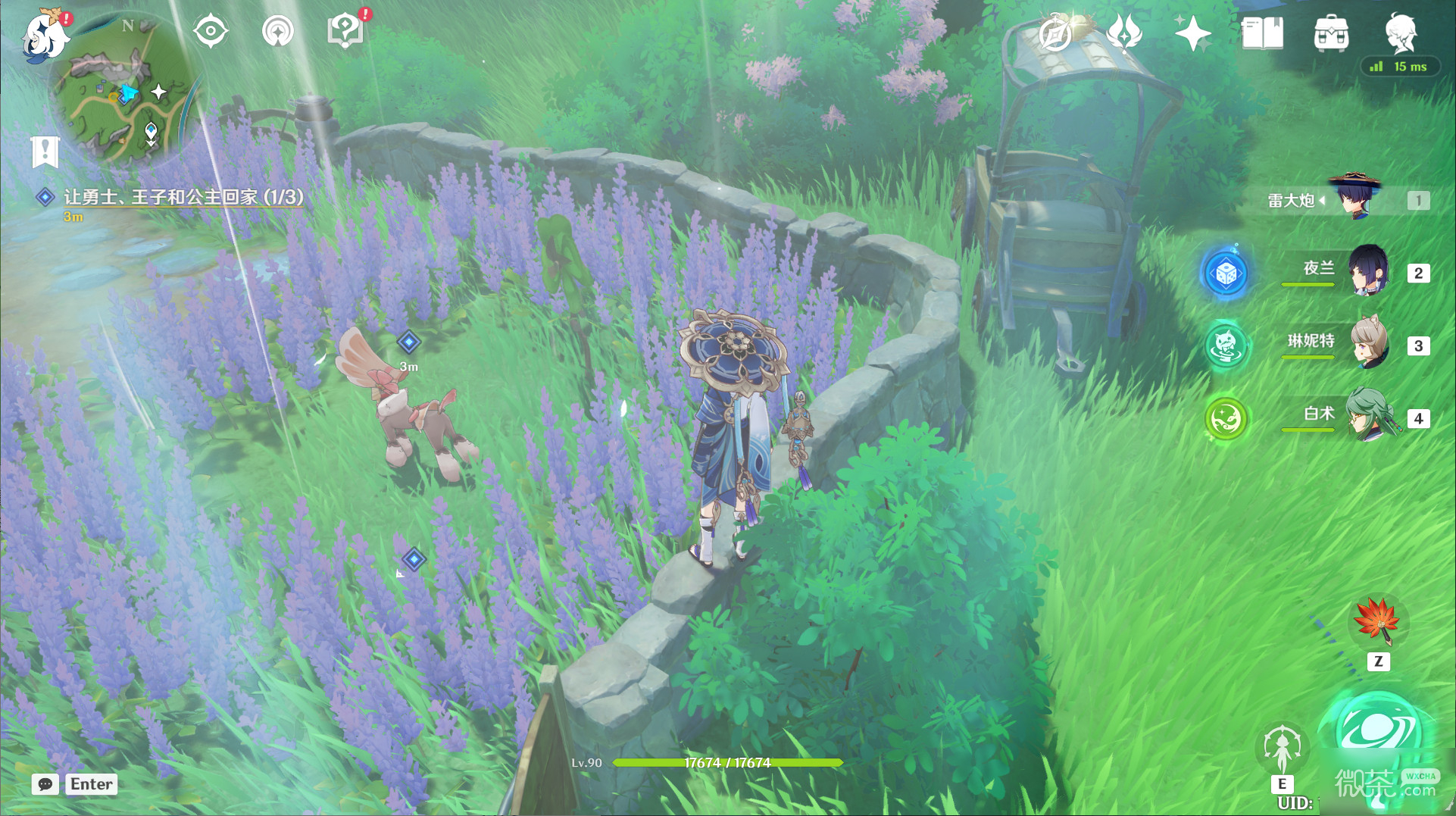Viewport: 1456px width, 816px height.
Task: Switch to party member 白术
Action: point(1367,416)
